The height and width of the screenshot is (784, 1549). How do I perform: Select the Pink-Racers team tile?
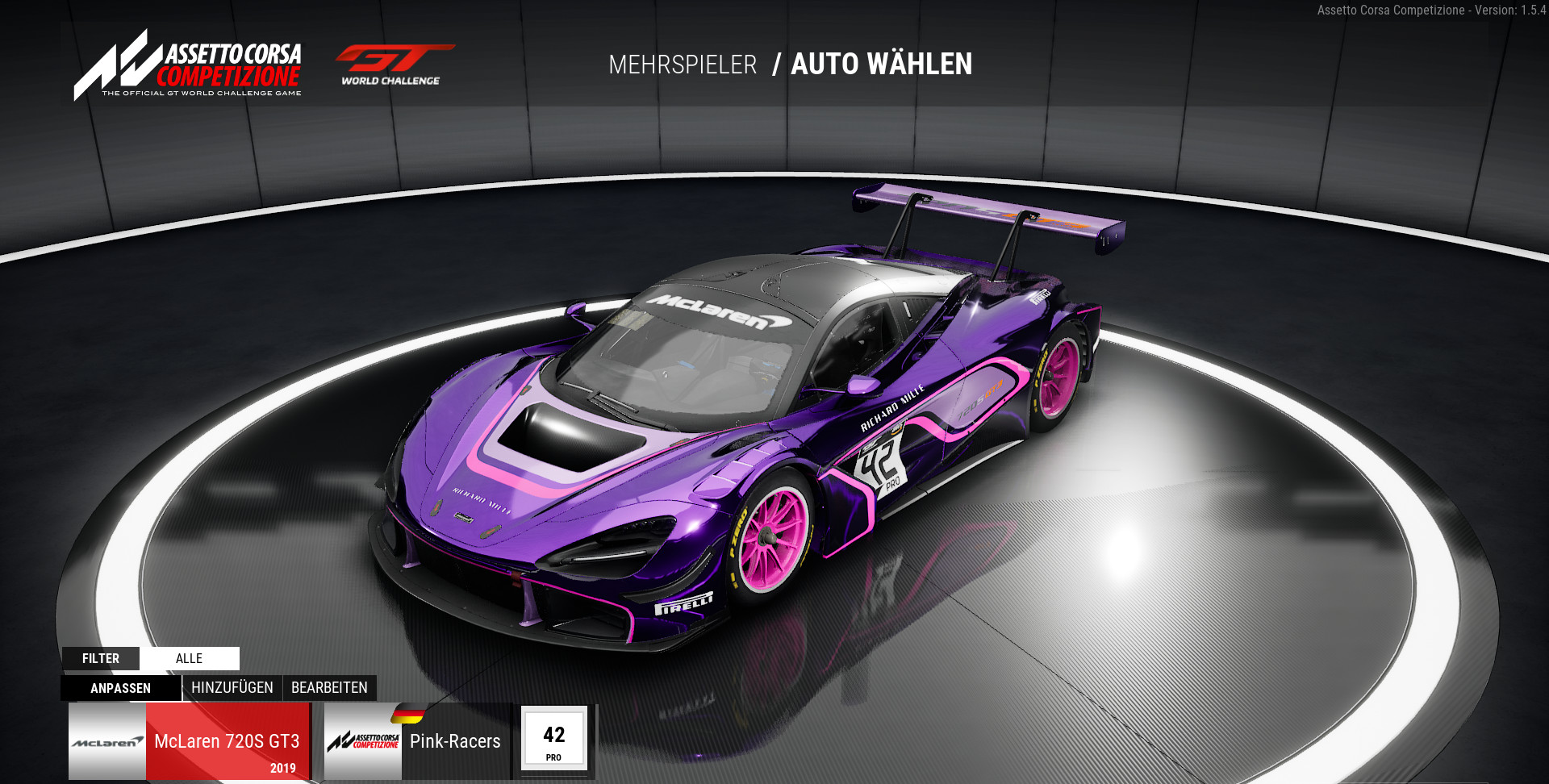pyautogui.click(x=418, y=742)
